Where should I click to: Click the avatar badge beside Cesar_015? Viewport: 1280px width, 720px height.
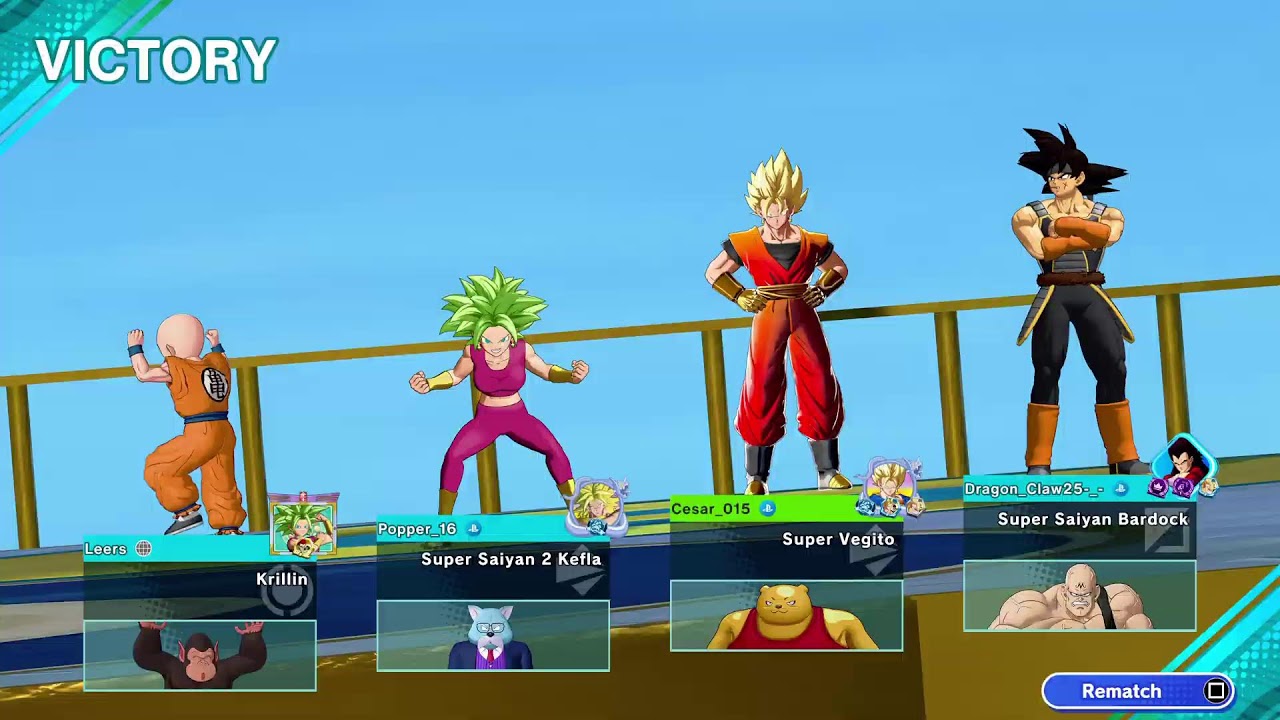889,488
